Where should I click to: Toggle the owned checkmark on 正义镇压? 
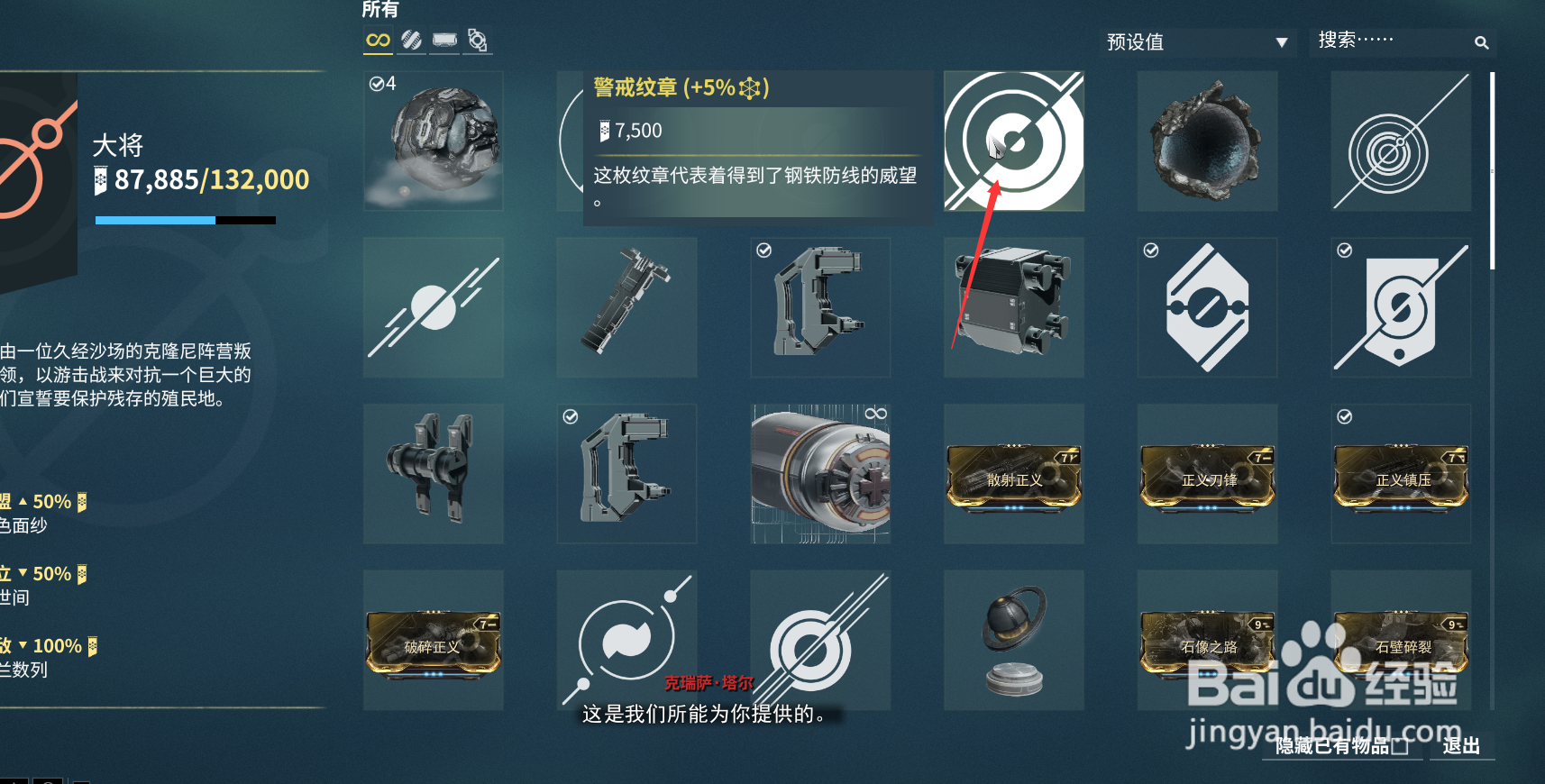(x=1344, y=417)
